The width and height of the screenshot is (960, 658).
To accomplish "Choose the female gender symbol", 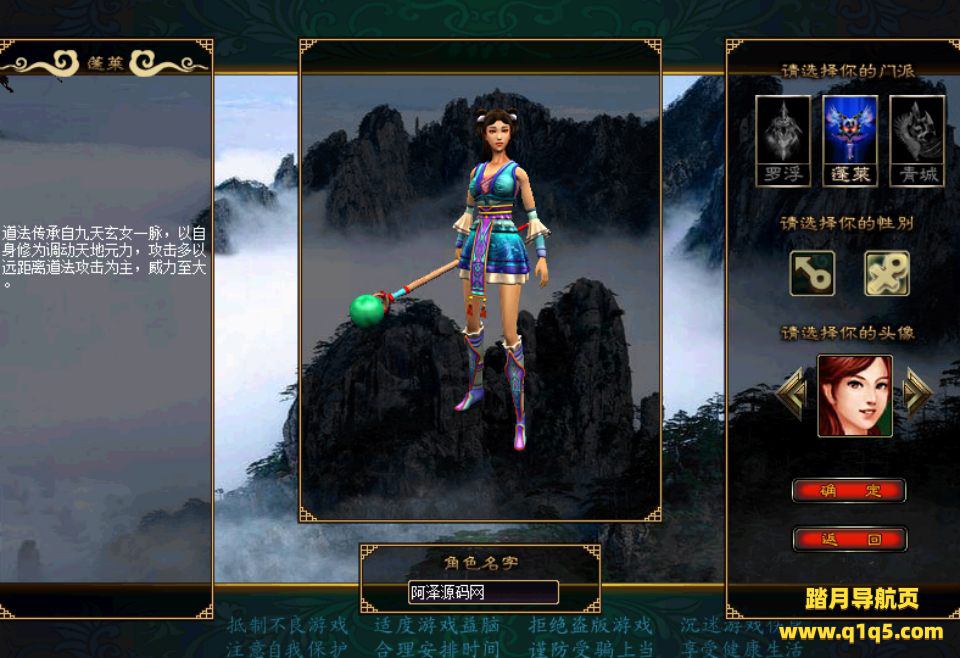I will pos(887,273).
